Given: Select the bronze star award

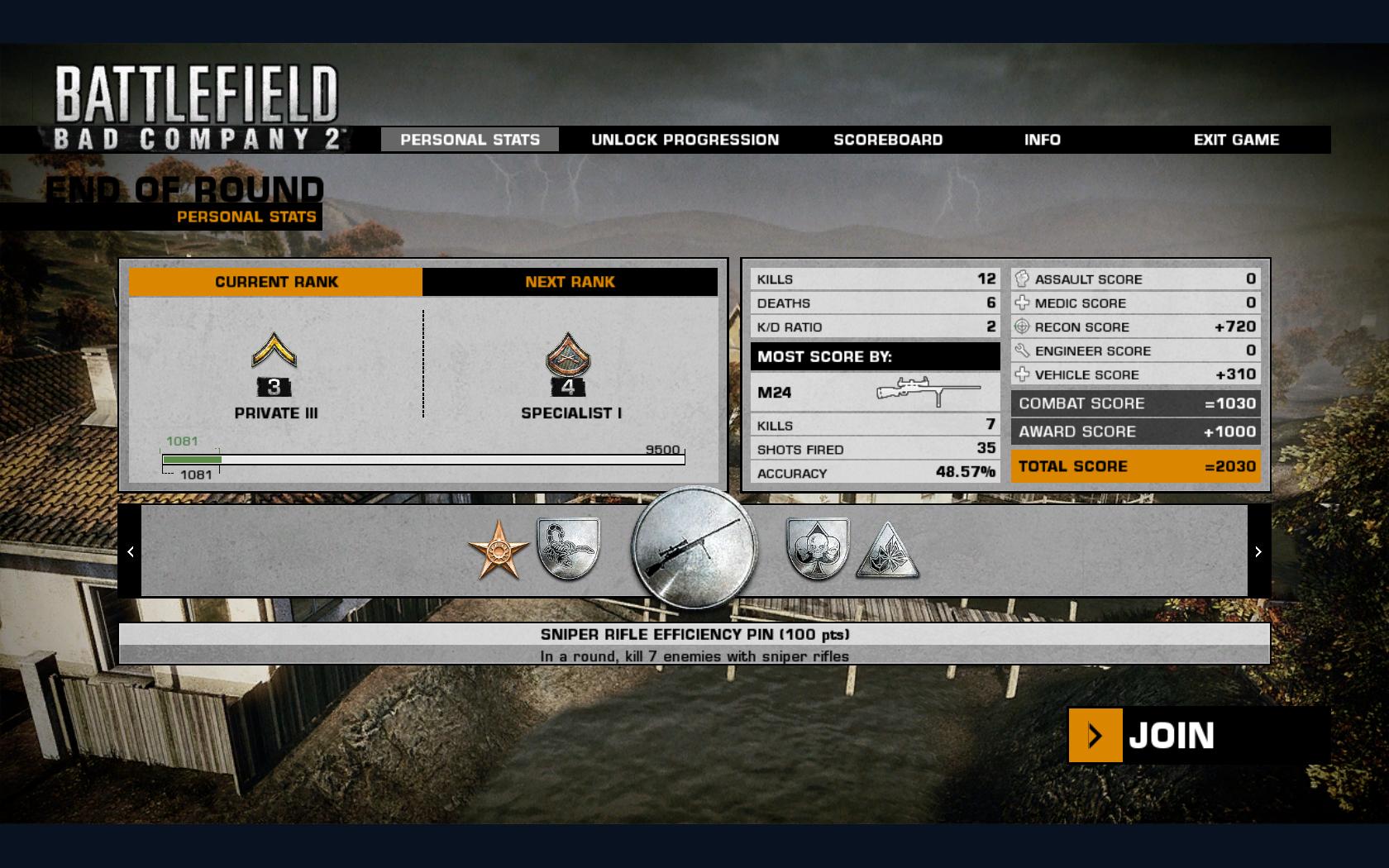Looking at the screenshot, I should pyautogui.click(x=499, y=551).
